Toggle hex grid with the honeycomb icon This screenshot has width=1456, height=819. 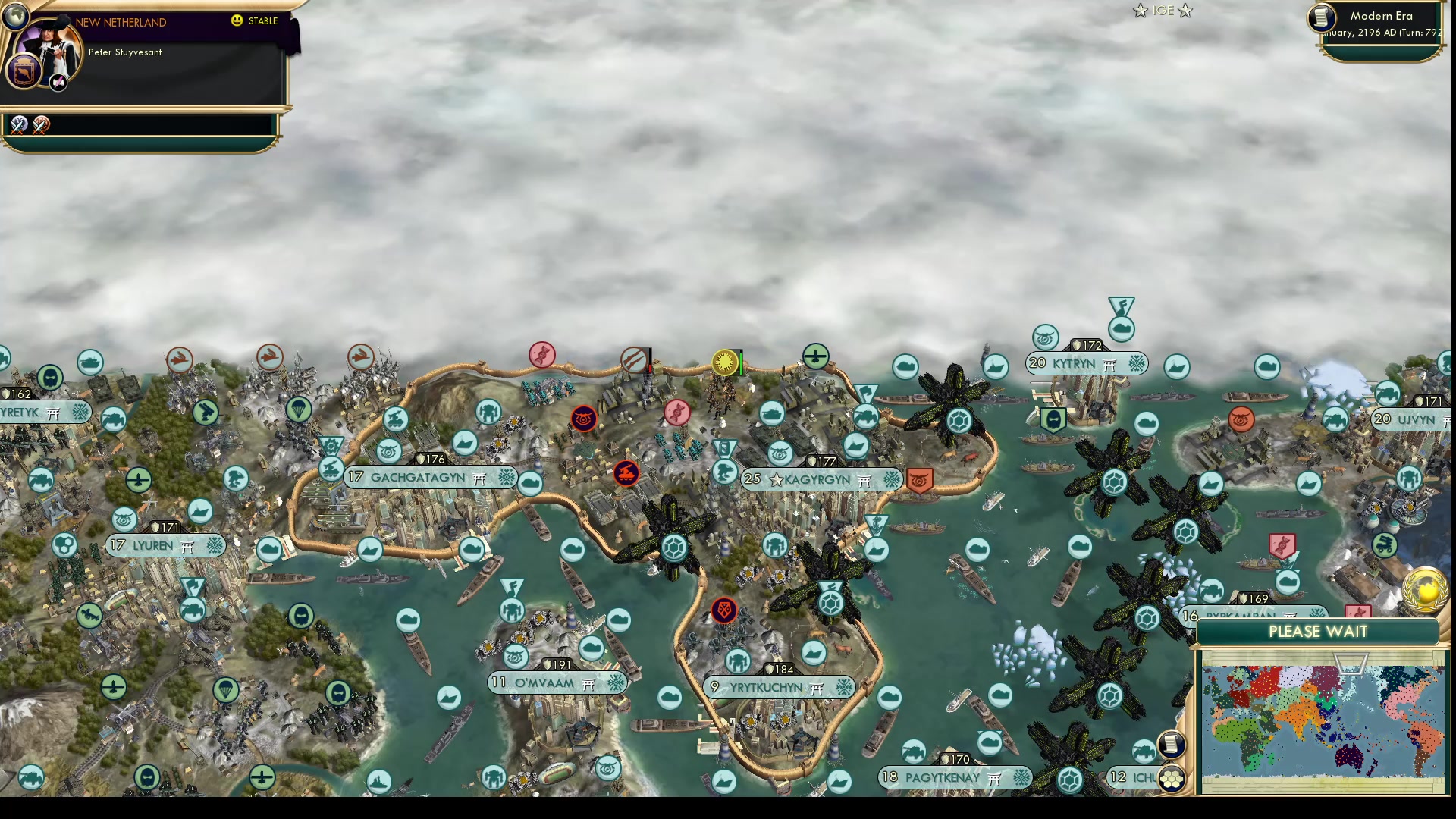(1172, 779)
